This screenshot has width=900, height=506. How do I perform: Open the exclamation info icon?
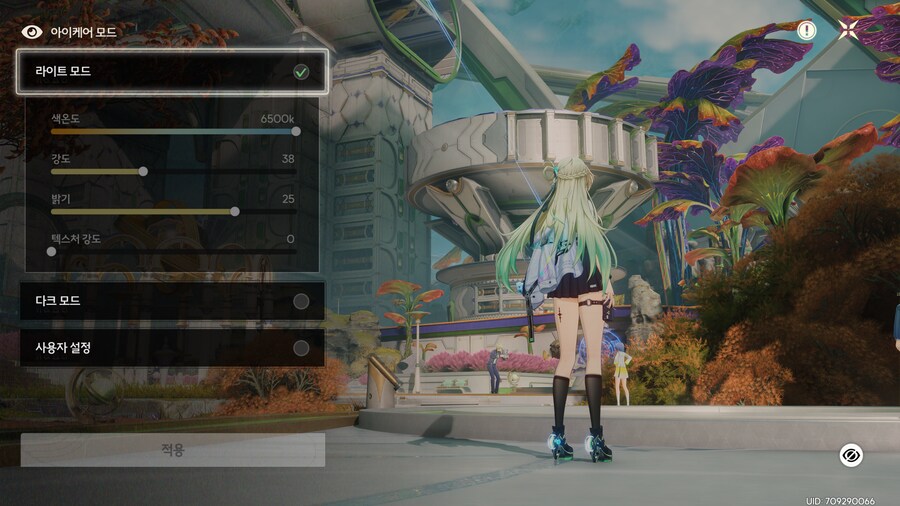(806, 30)
